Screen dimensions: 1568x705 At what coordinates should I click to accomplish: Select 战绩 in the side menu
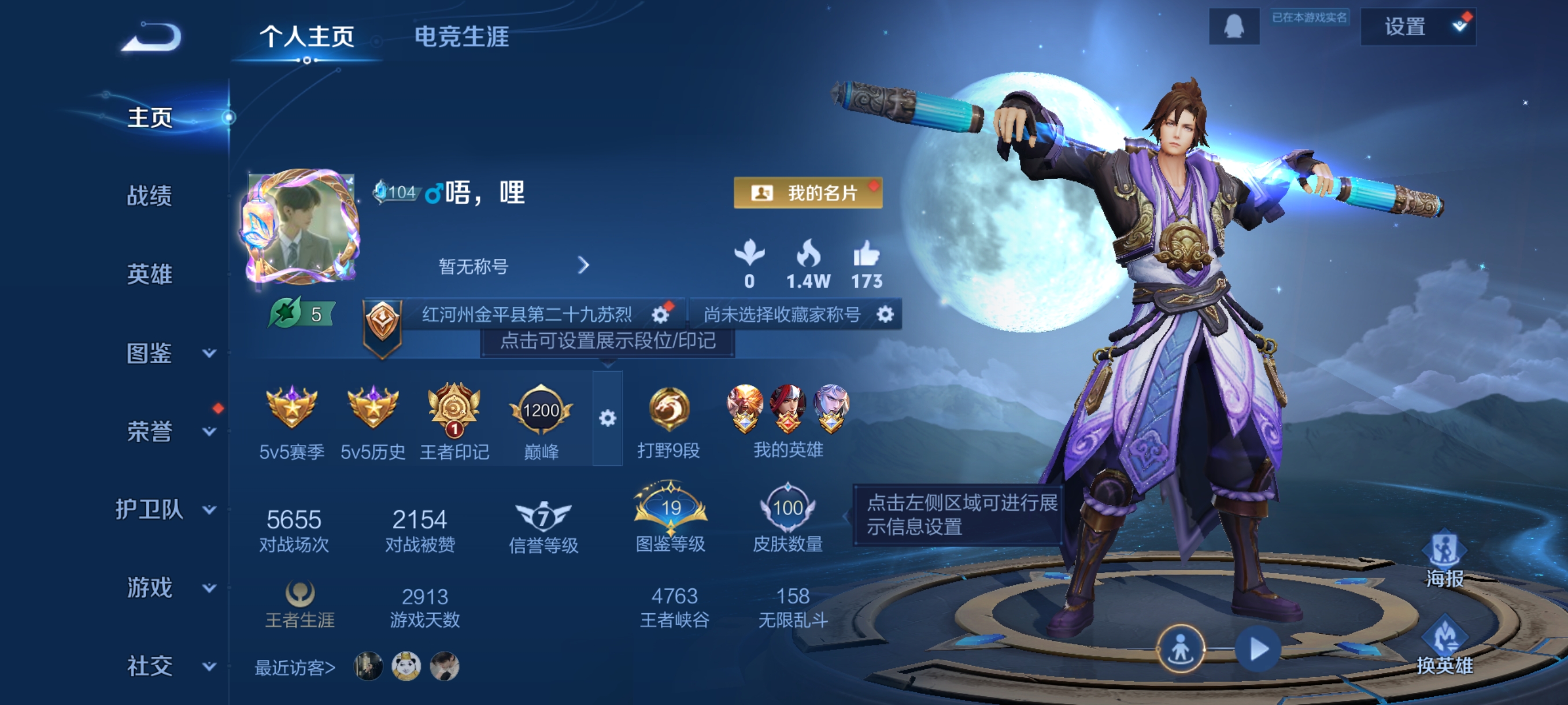click(149, 196)
